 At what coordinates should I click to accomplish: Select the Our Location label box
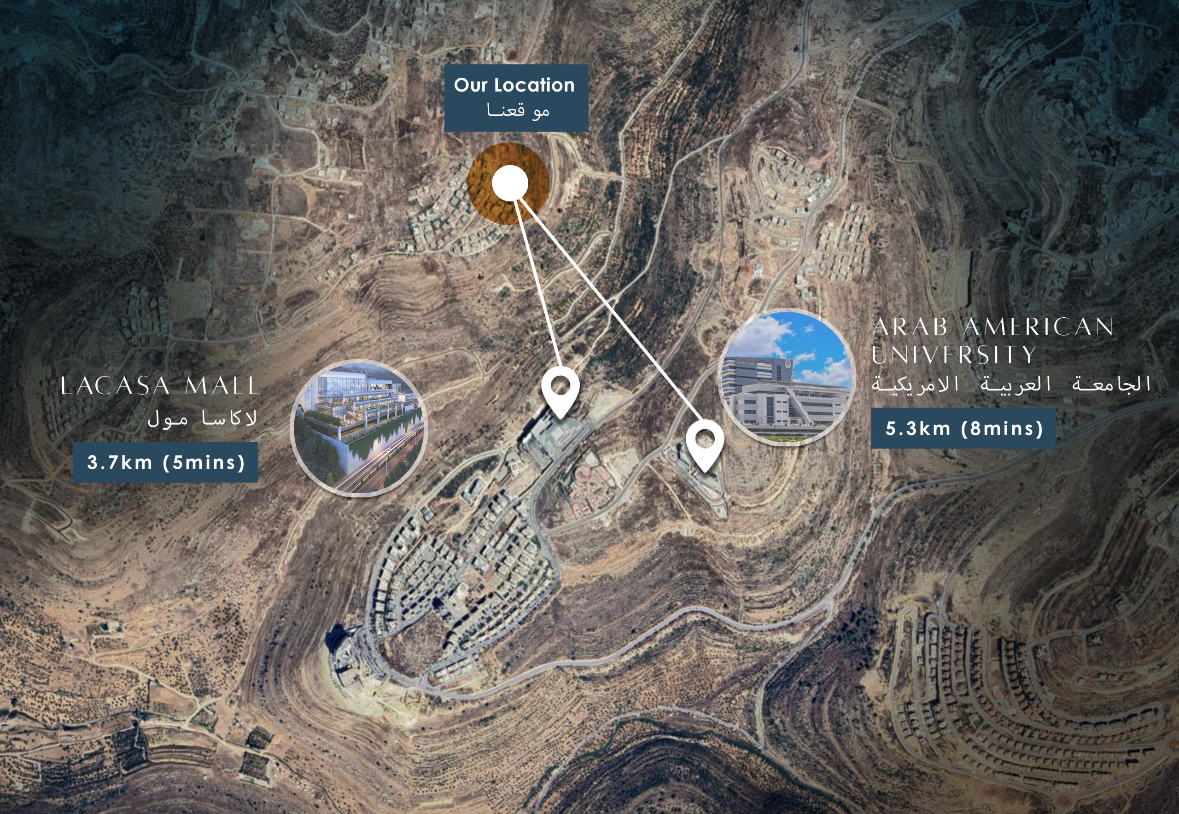514,97
